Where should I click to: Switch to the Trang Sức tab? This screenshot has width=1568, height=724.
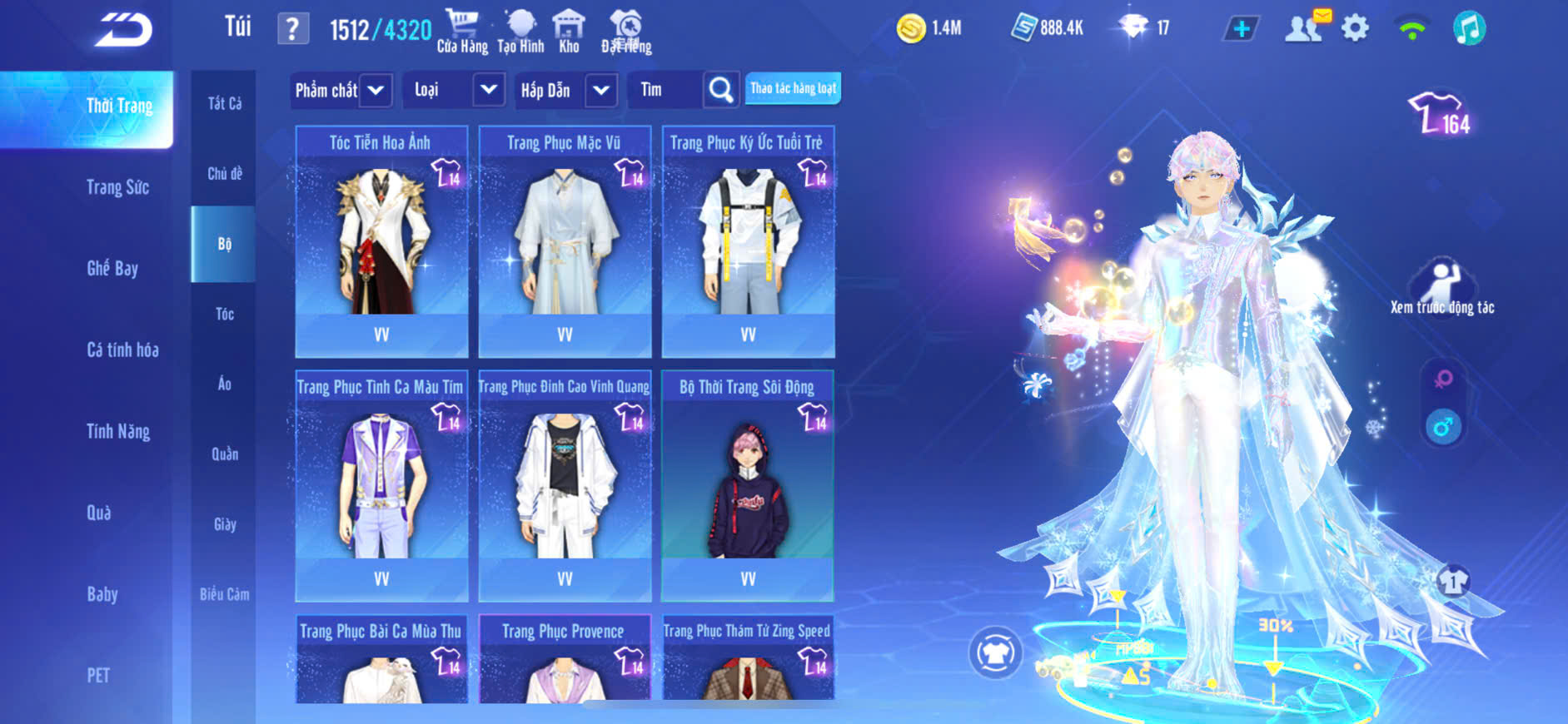pyautogui.click(x=117, y=187)
